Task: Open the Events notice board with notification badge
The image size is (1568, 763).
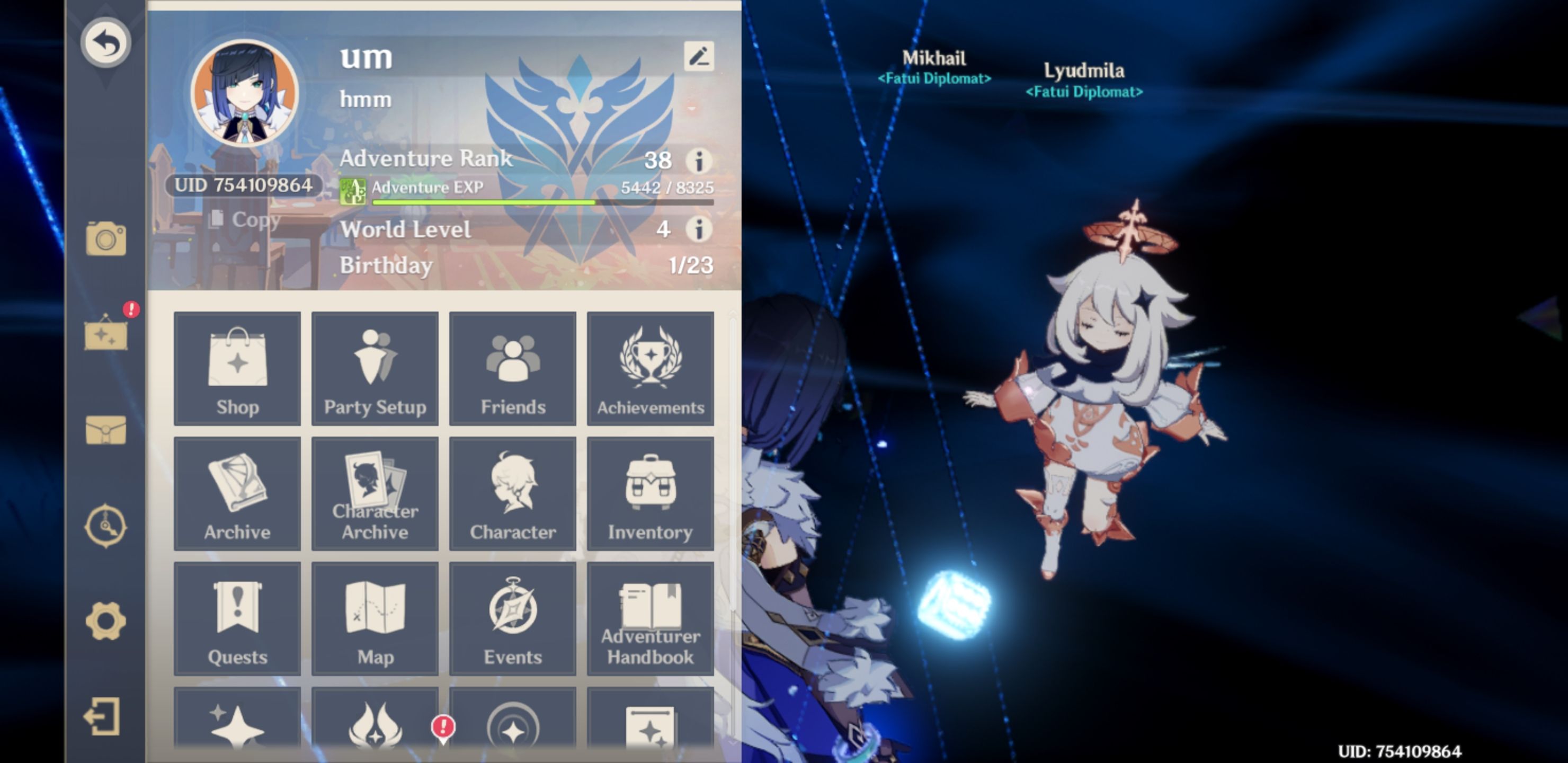Action: 106,334
